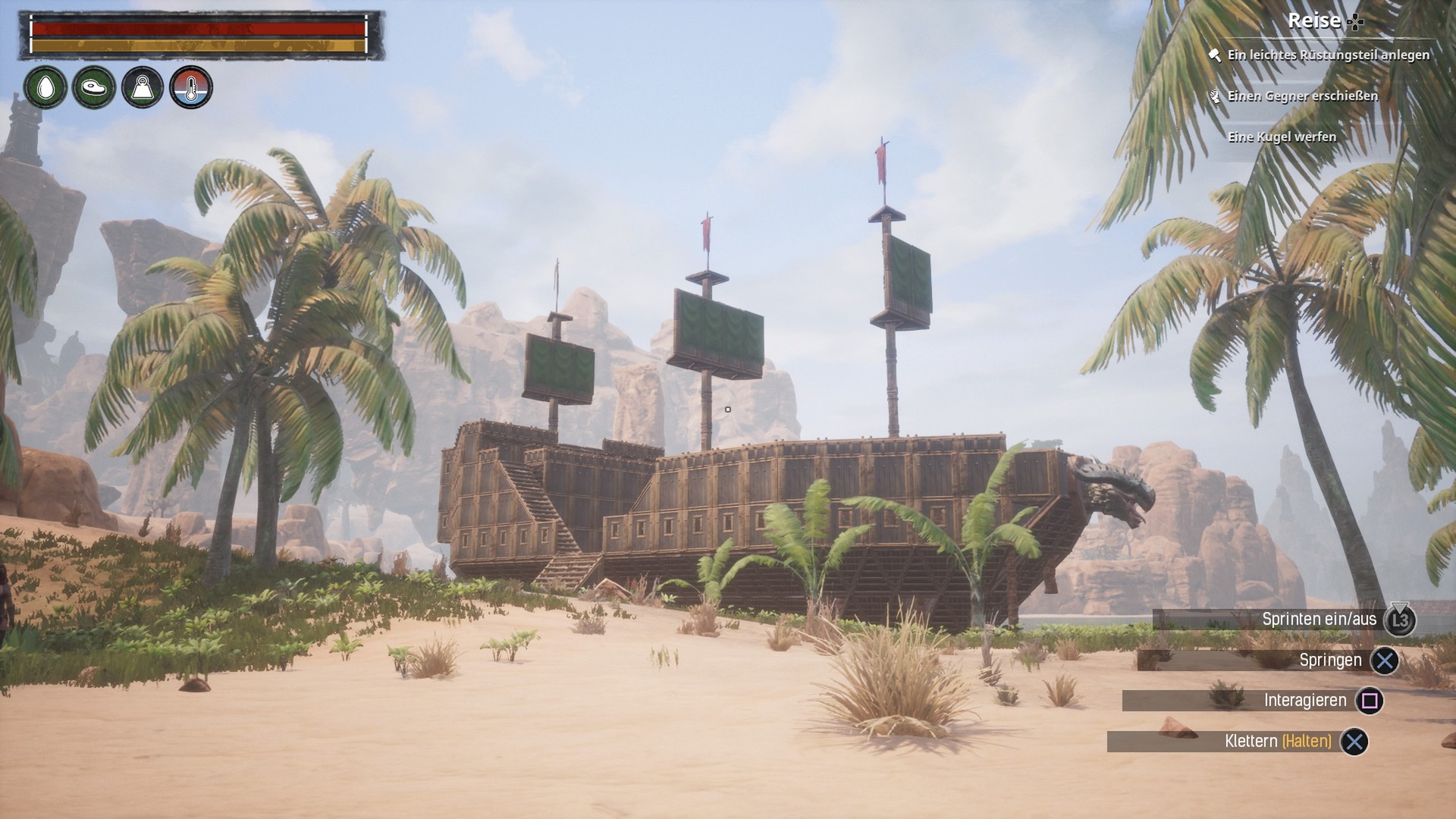Image resolution: width=1456 pixels, height=819 pixels.
Task: Click the hunger meat status icon
Action: coord(94,87)
